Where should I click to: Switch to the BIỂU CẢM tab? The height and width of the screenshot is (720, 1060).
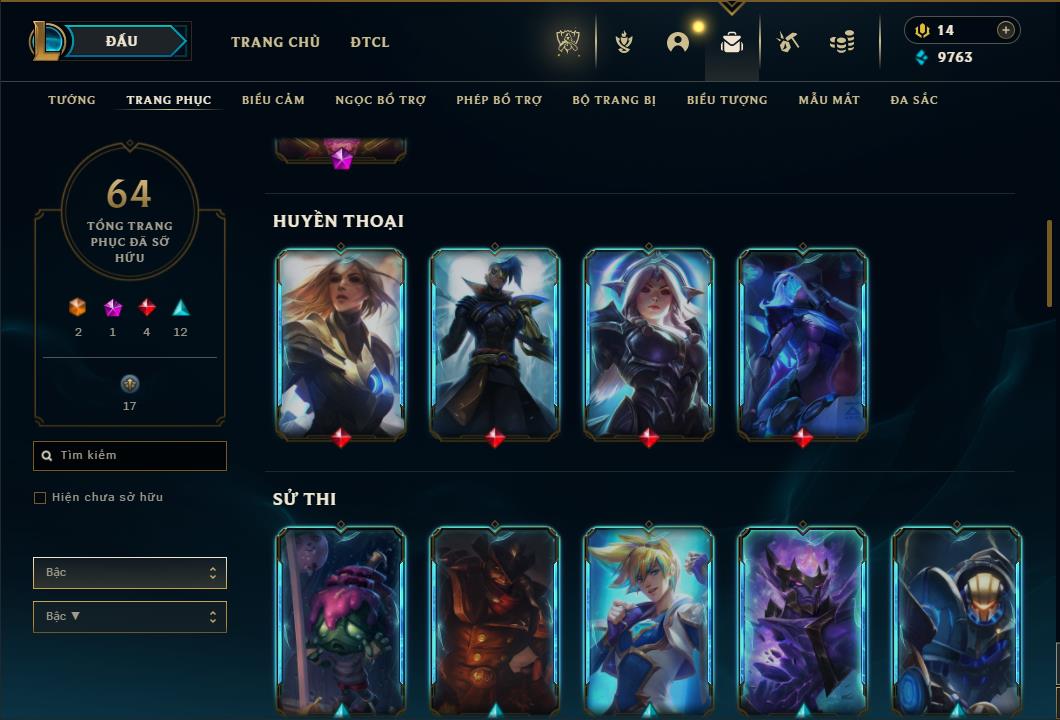point(273,100)
